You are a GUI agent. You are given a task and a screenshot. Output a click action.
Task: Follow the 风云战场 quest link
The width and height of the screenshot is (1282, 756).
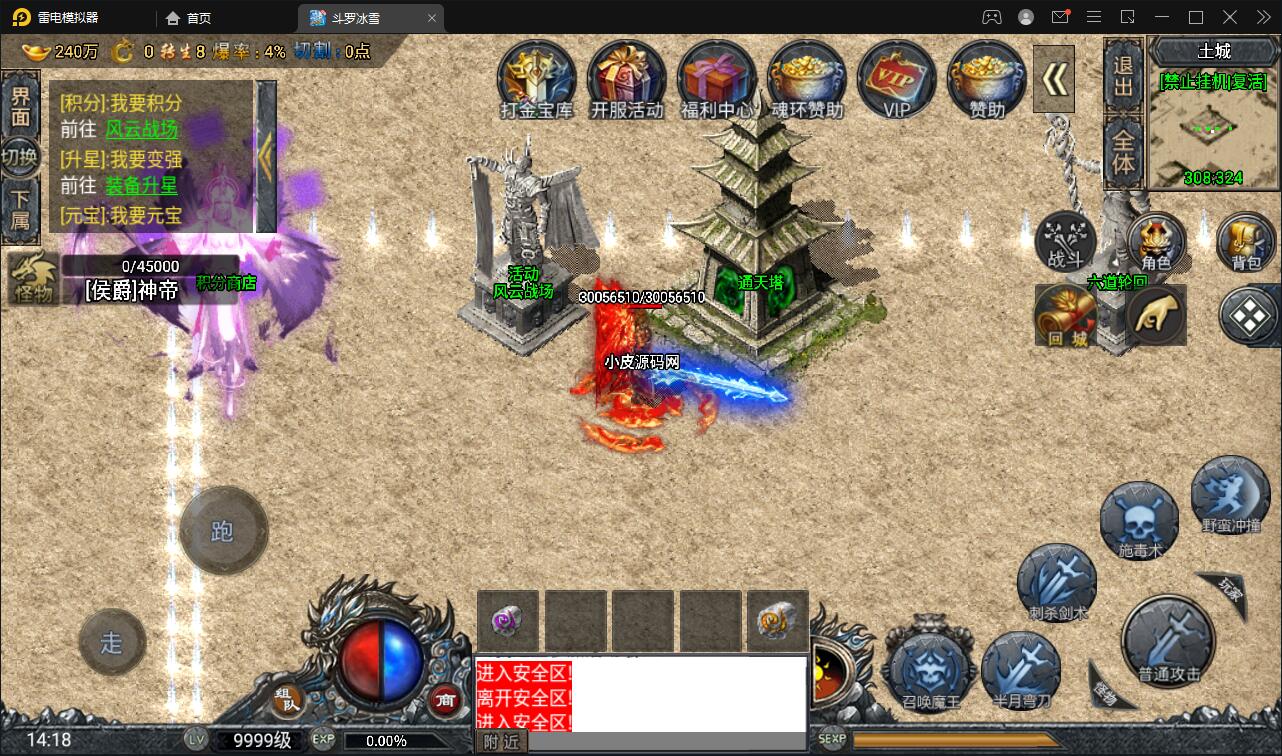pos(141,129)
